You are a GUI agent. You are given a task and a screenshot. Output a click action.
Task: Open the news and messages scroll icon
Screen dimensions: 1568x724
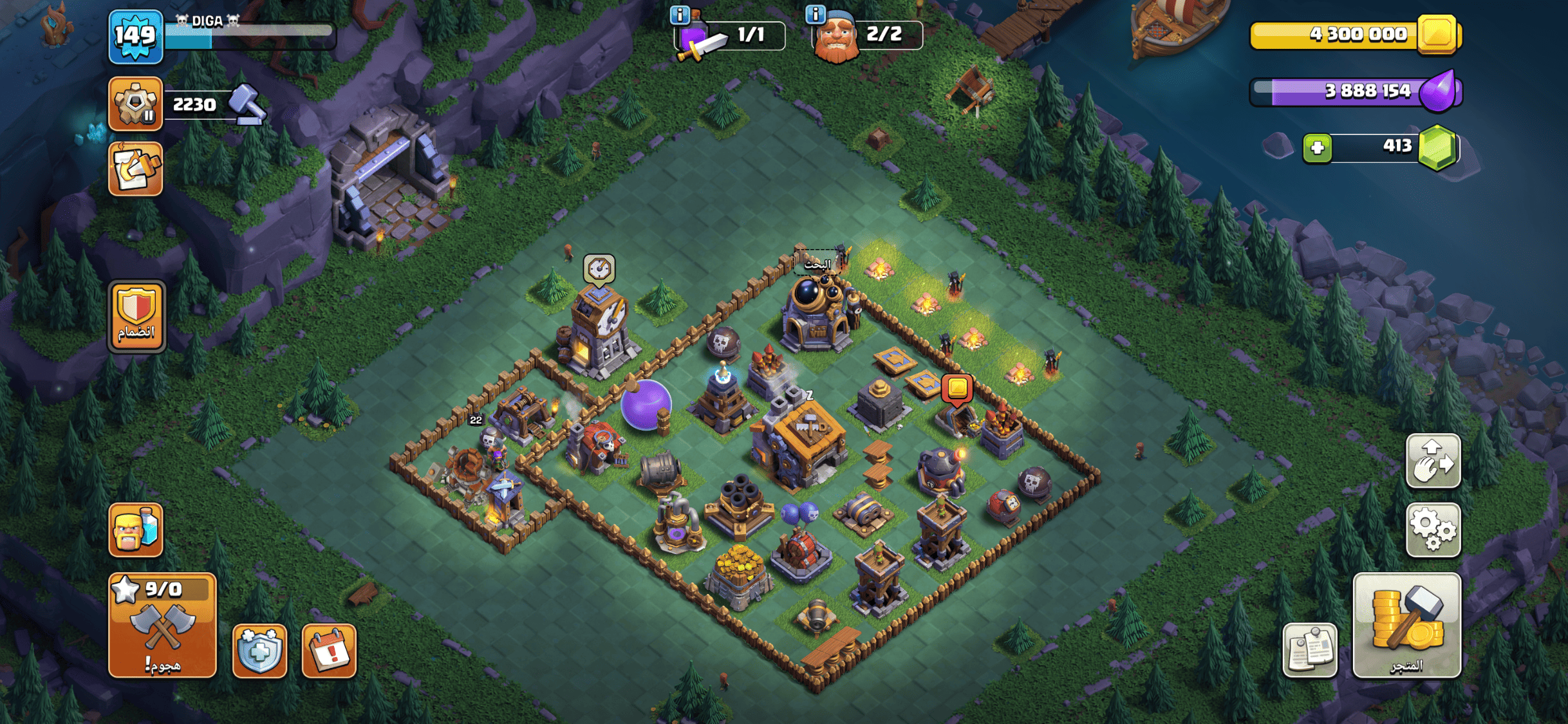[x=135, y=169]
